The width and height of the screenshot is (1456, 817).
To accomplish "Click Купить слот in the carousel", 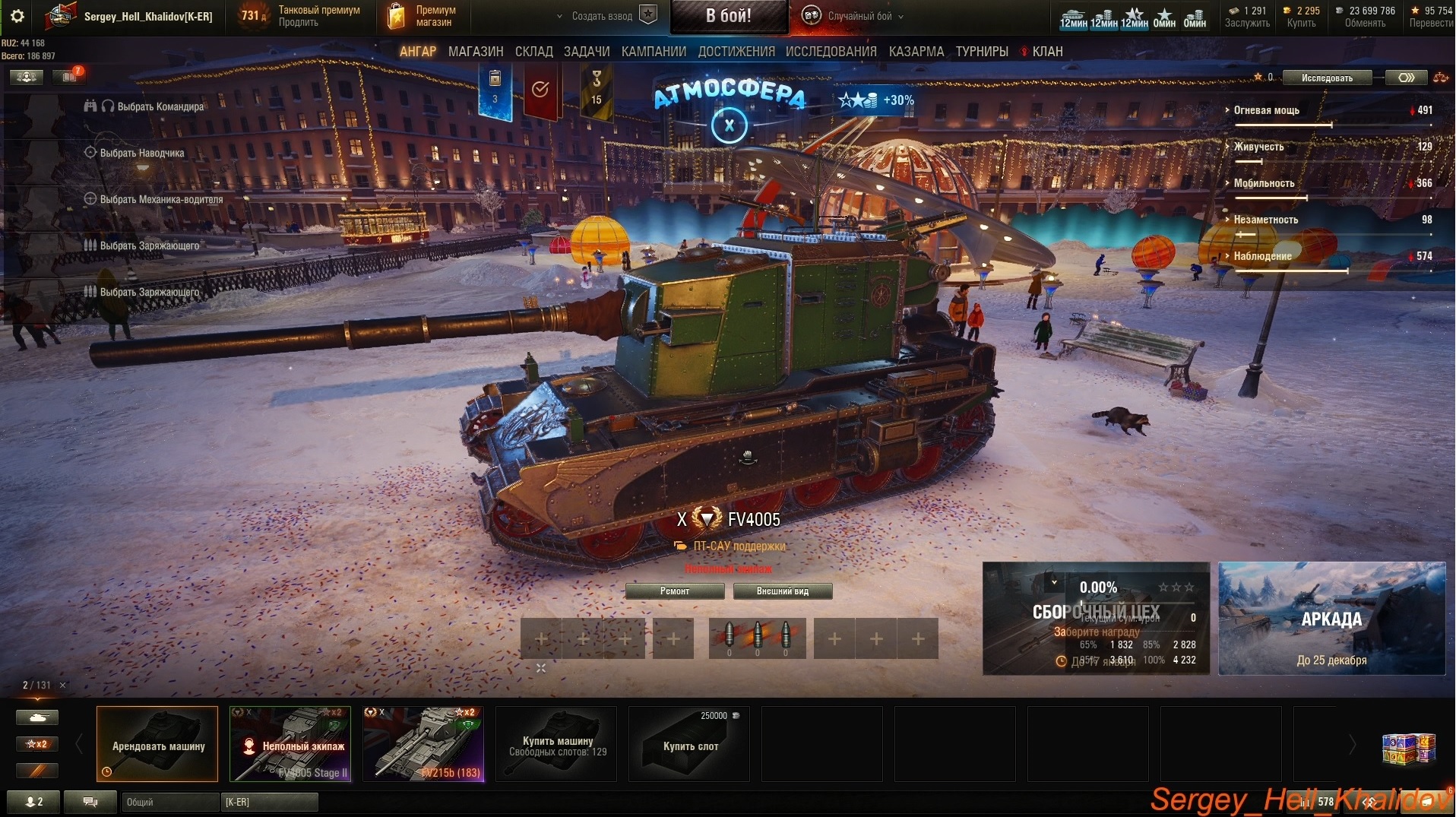I will [x=689, y=744].
